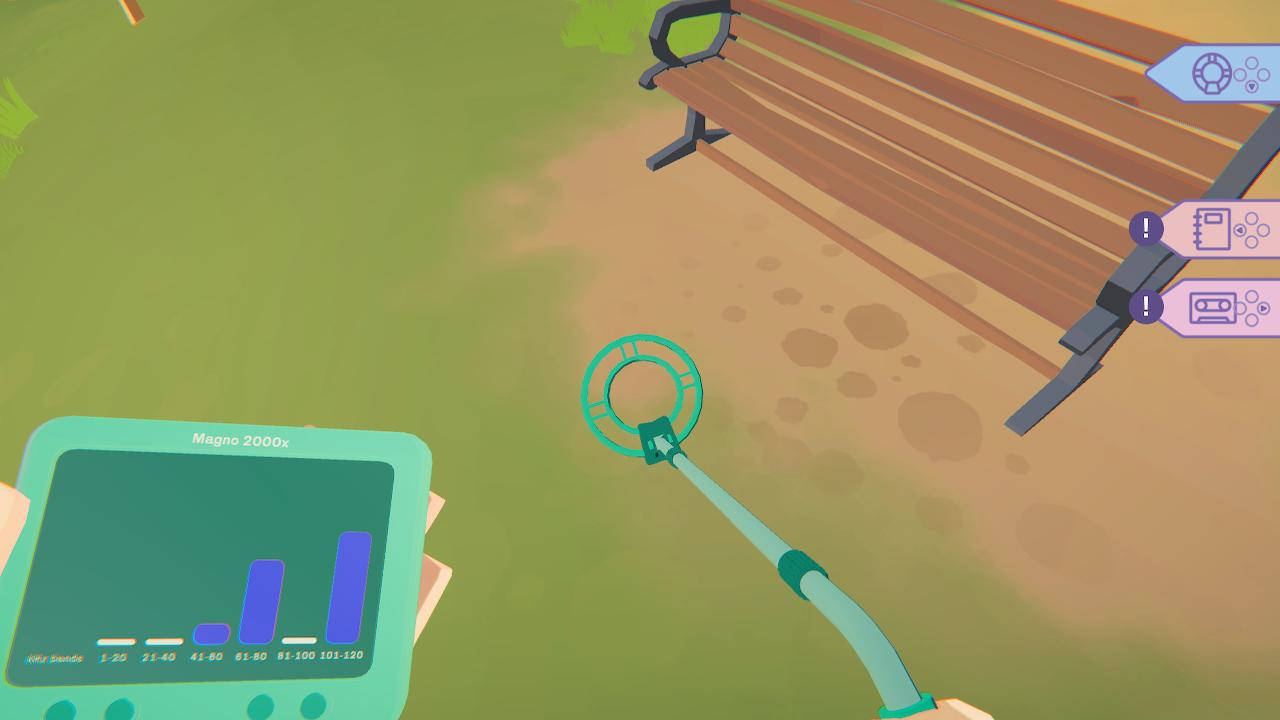Select the tall 101-120 signal bar
Viewport: 1280px width, 720px height.
347,590
